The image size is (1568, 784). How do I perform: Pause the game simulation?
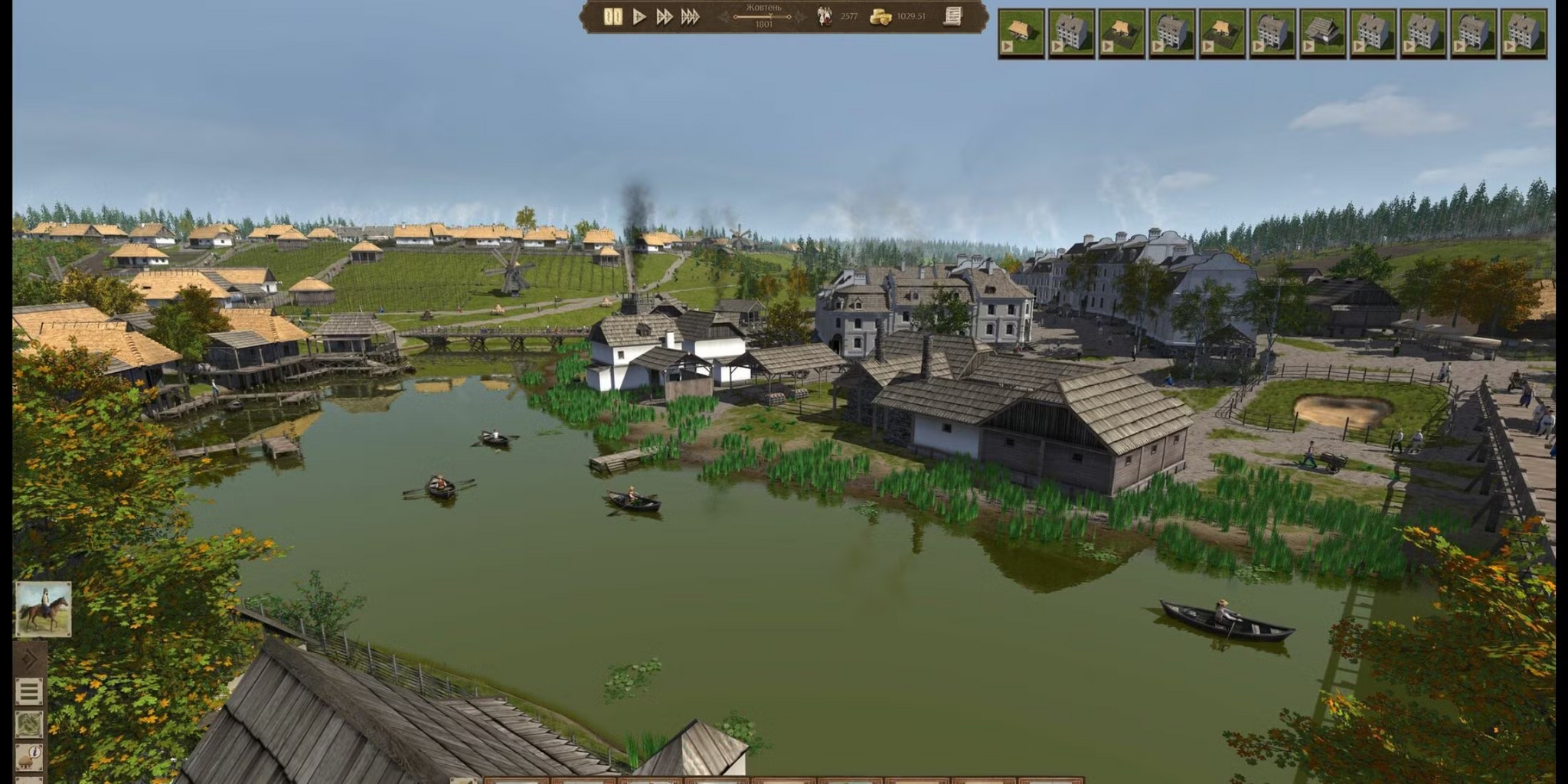612,17
